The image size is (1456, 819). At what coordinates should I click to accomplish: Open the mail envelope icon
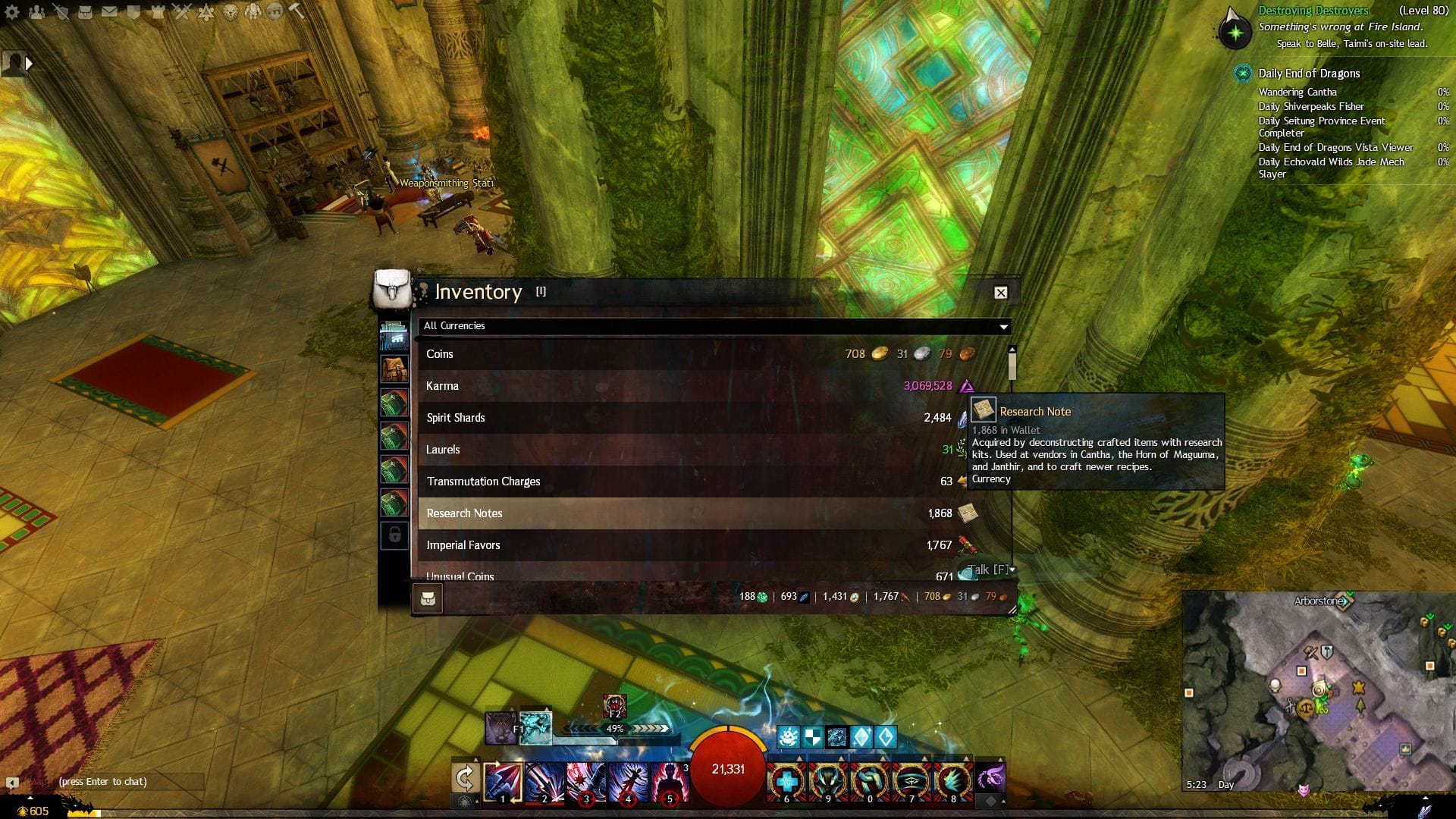tap(108, 11)
